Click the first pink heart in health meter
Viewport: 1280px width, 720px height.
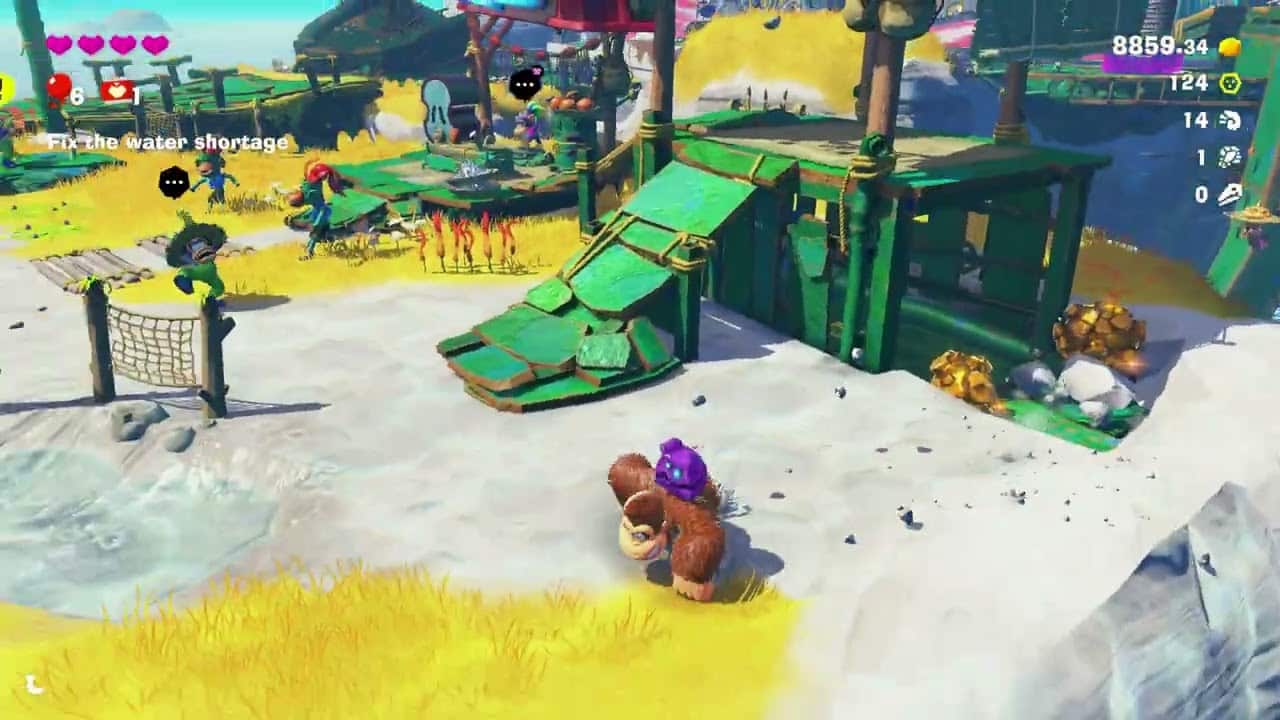pos(59,45)
